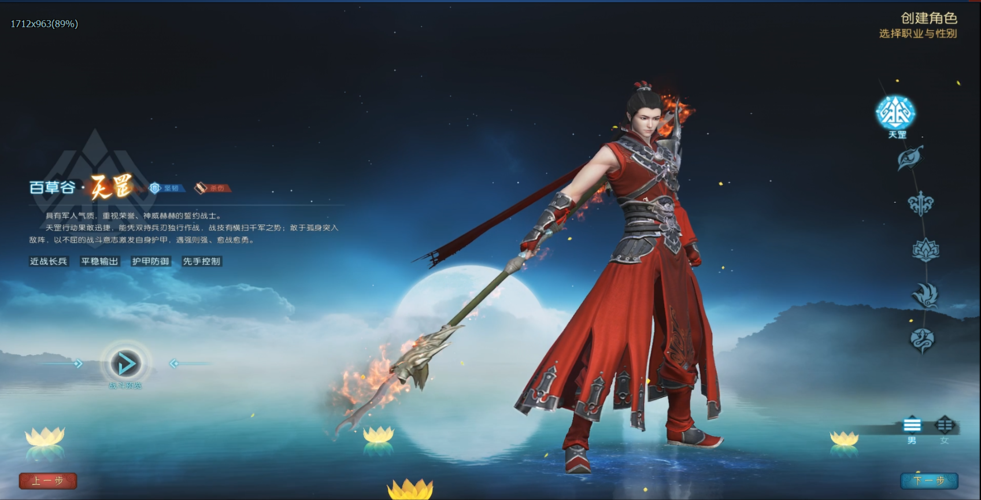This screenshot has width=981, height=500.
Task: Continue with the blue 下一步 button
Action: (929, 481)
